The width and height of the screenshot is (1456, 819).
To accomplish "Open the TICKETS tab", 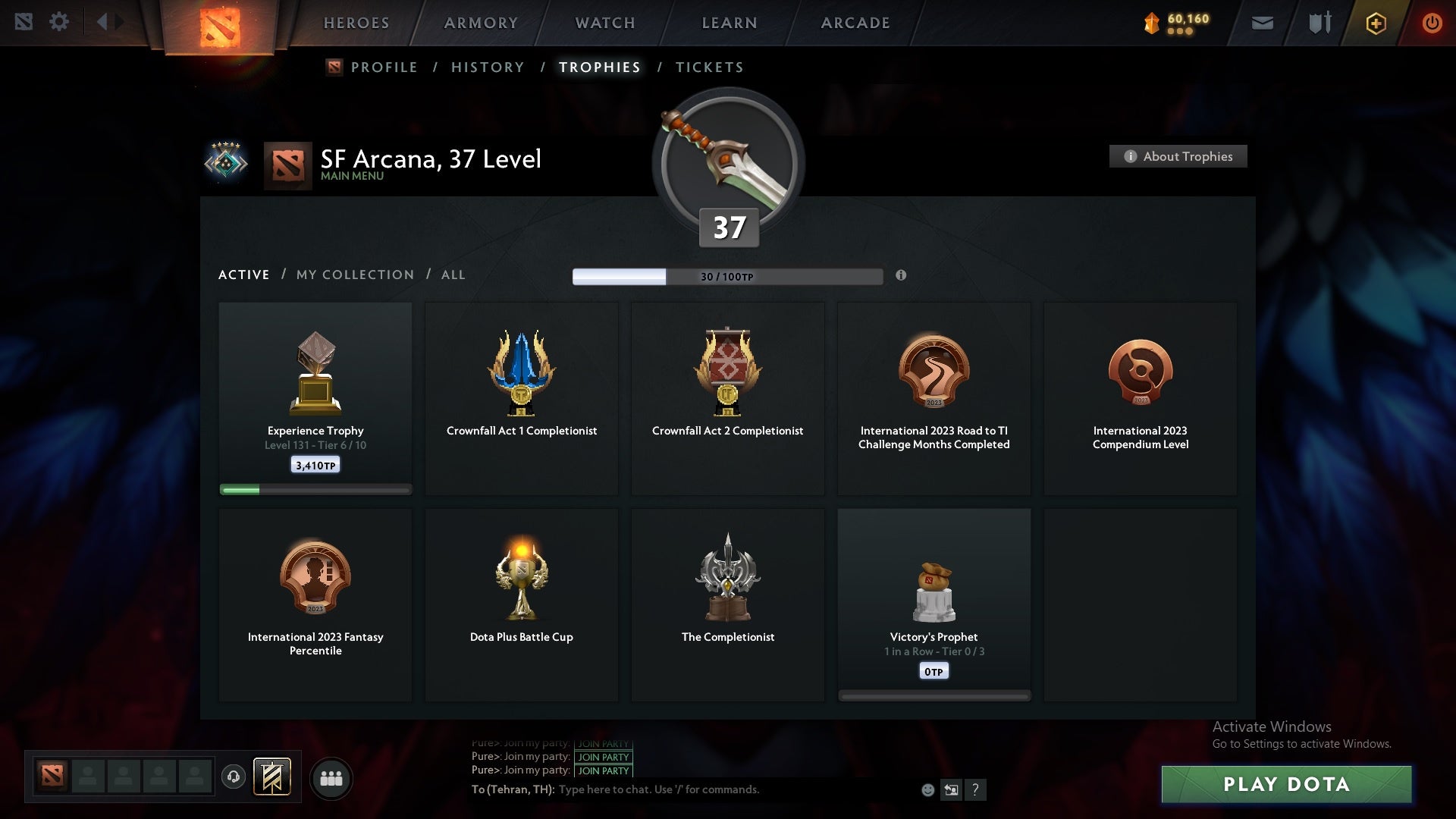I will (709, 67).
